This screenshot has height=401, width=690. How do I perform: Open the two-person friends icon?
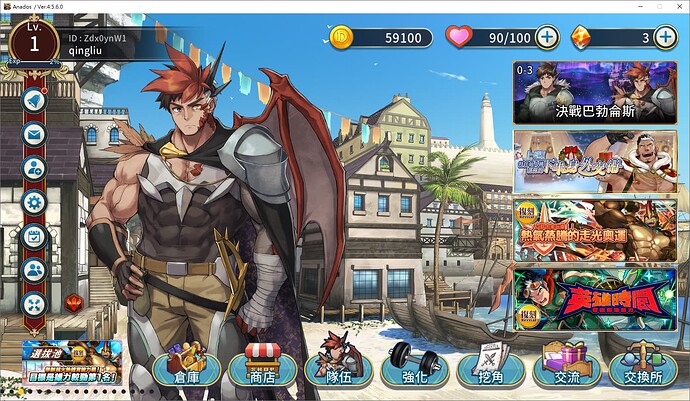[34, 271]
